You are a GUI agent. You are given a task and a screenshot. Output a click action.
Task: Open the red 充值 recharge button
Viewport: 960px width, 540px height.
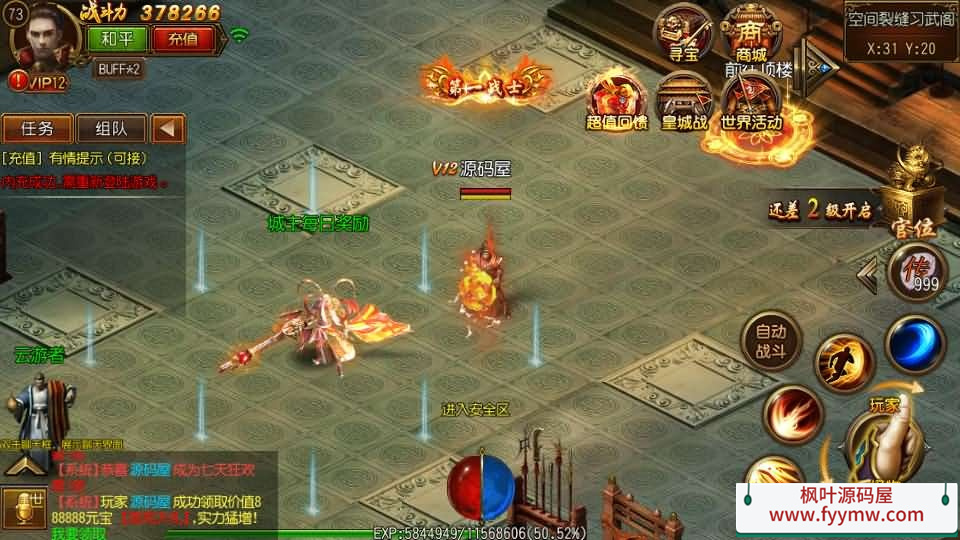183,39
